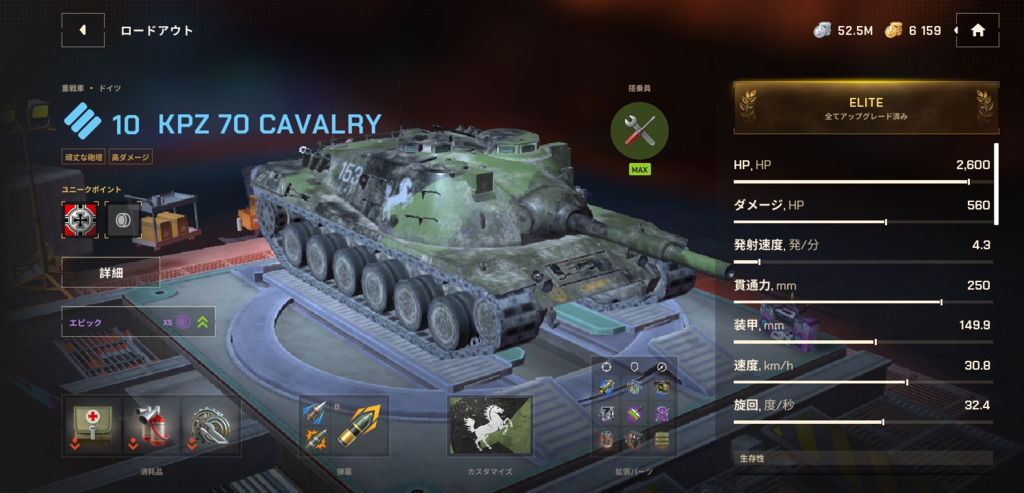The image size is (1024, 493).
Task: Select the crew wrench and screwdriver icon
Action: point(639,130)
